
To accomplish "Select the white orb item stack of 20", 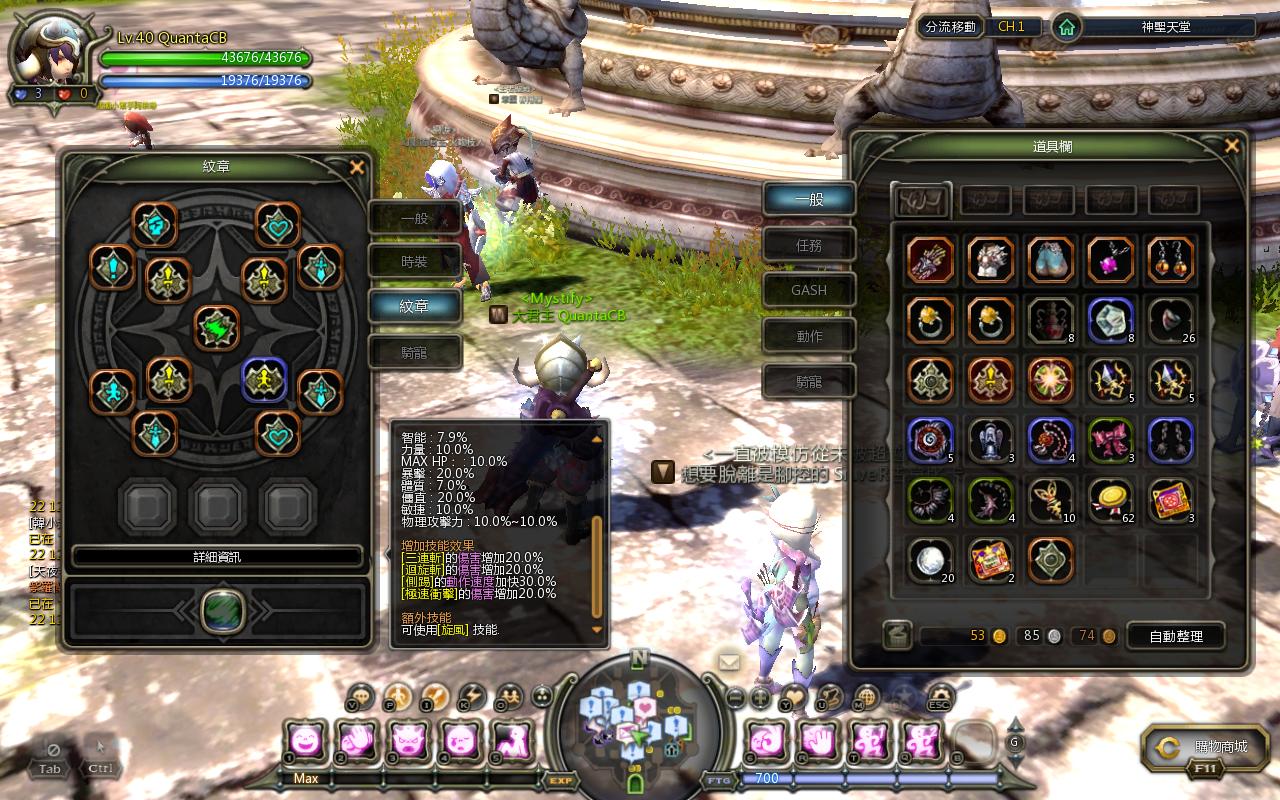I will [x=930, y=561].
